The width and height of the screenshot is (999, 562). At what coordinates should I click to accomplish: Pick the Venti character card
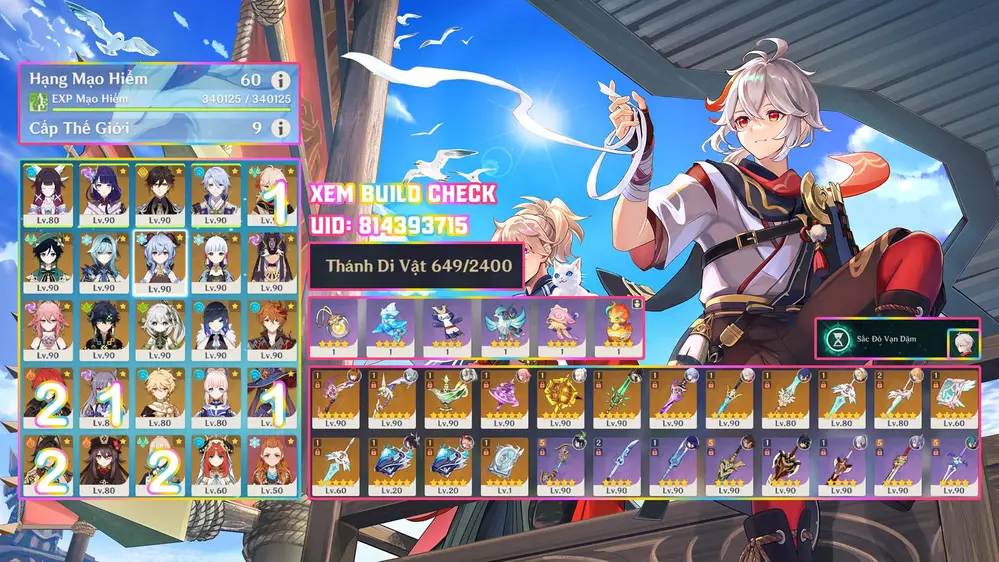48,257
